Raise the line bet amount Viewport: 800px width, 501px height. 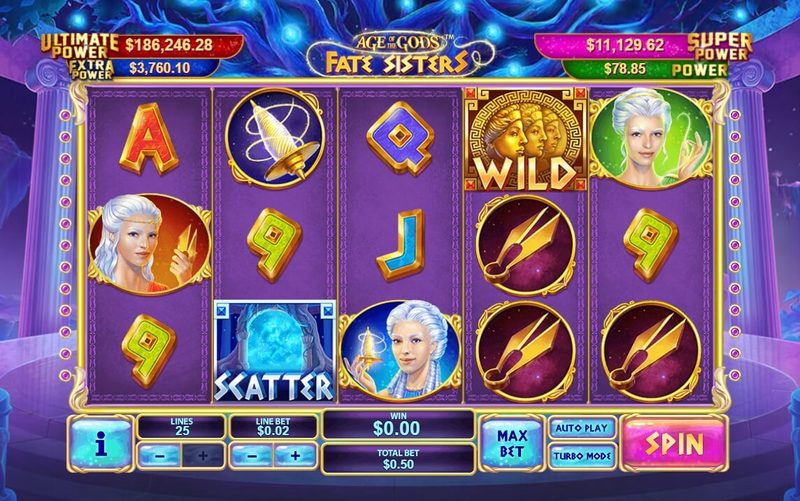[296, 455]
